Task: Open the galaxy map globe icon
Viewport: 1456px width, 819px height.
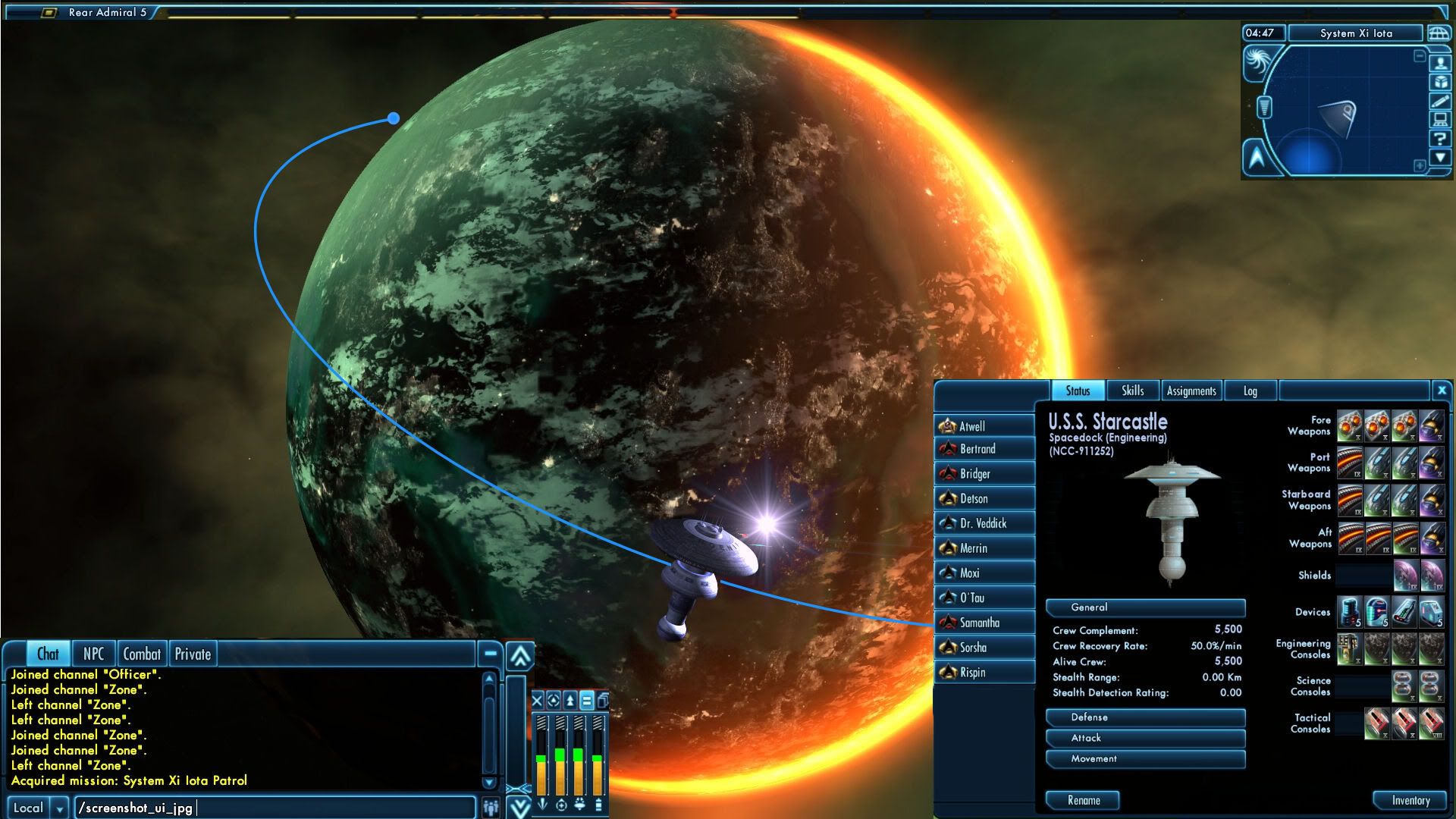Action: tap(1438, 34)
